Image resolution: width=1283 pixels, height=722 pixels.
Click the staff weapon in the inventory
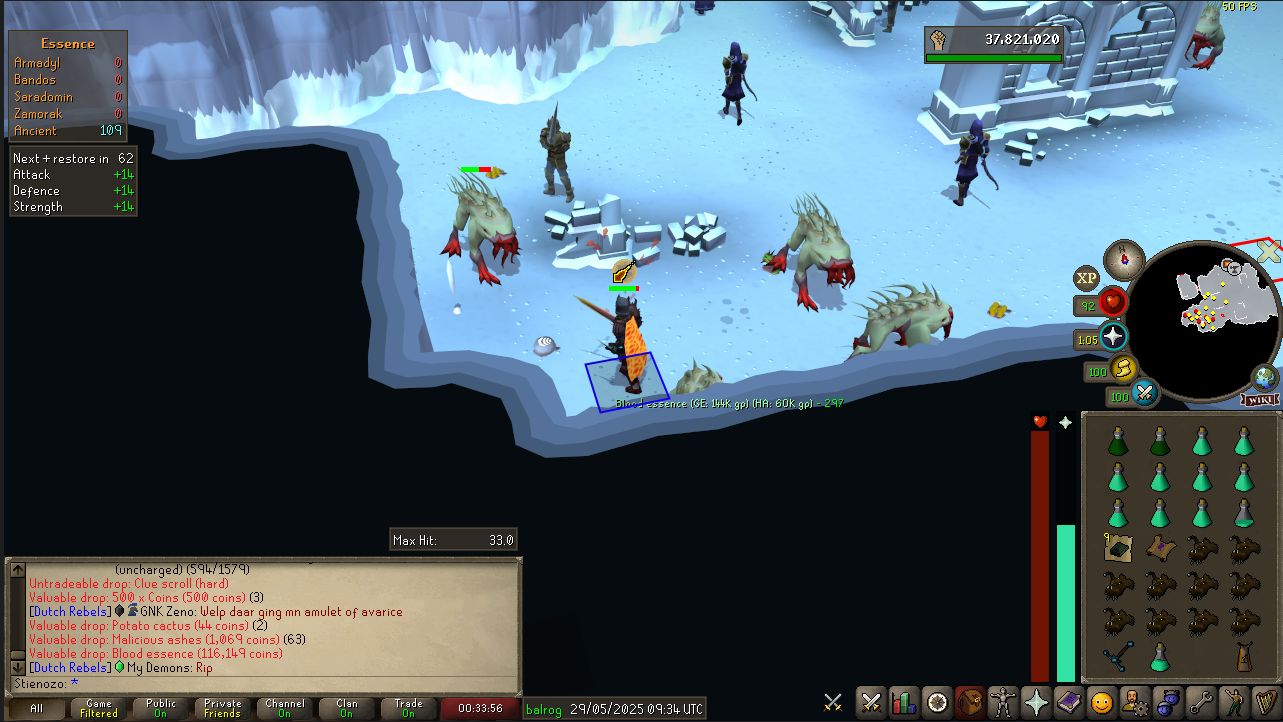click(1117, 657)
